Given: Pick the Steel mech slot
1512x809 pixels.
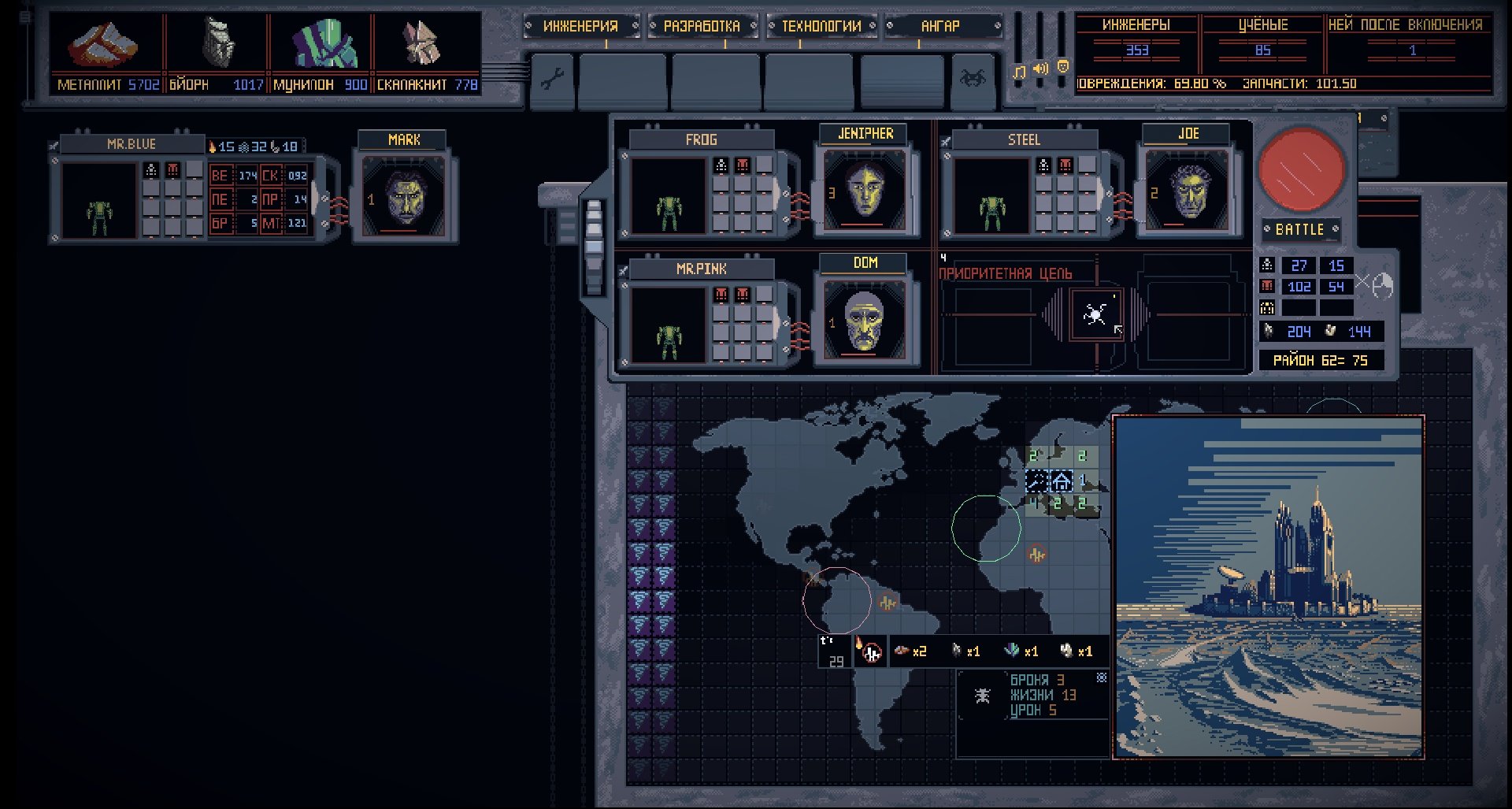Looking at the screenshot, I should (x=991, y=197).
